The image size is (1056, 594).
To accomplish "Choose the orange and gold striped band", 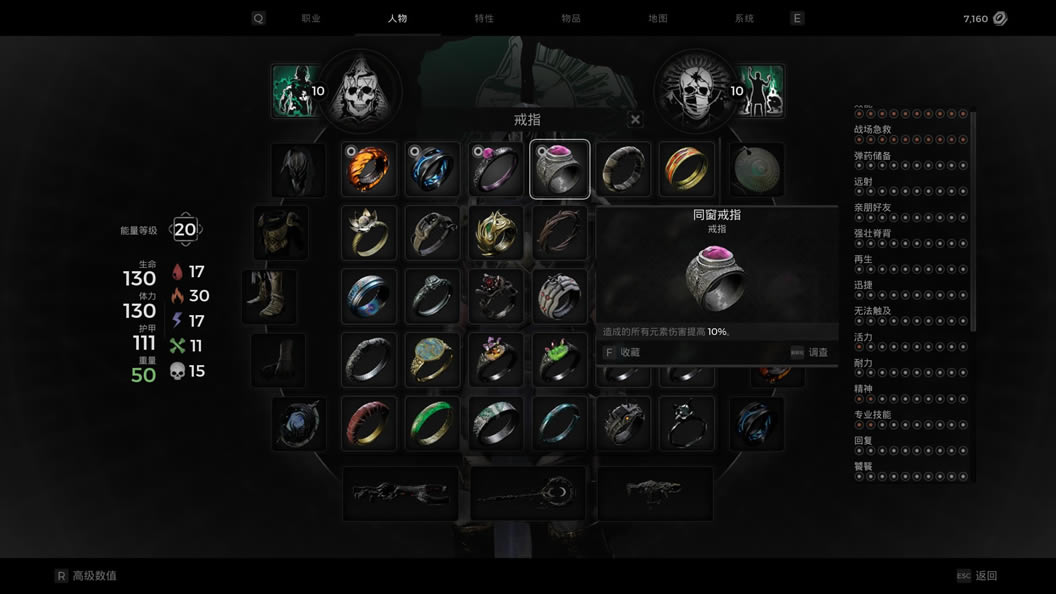I will [687, 170].
